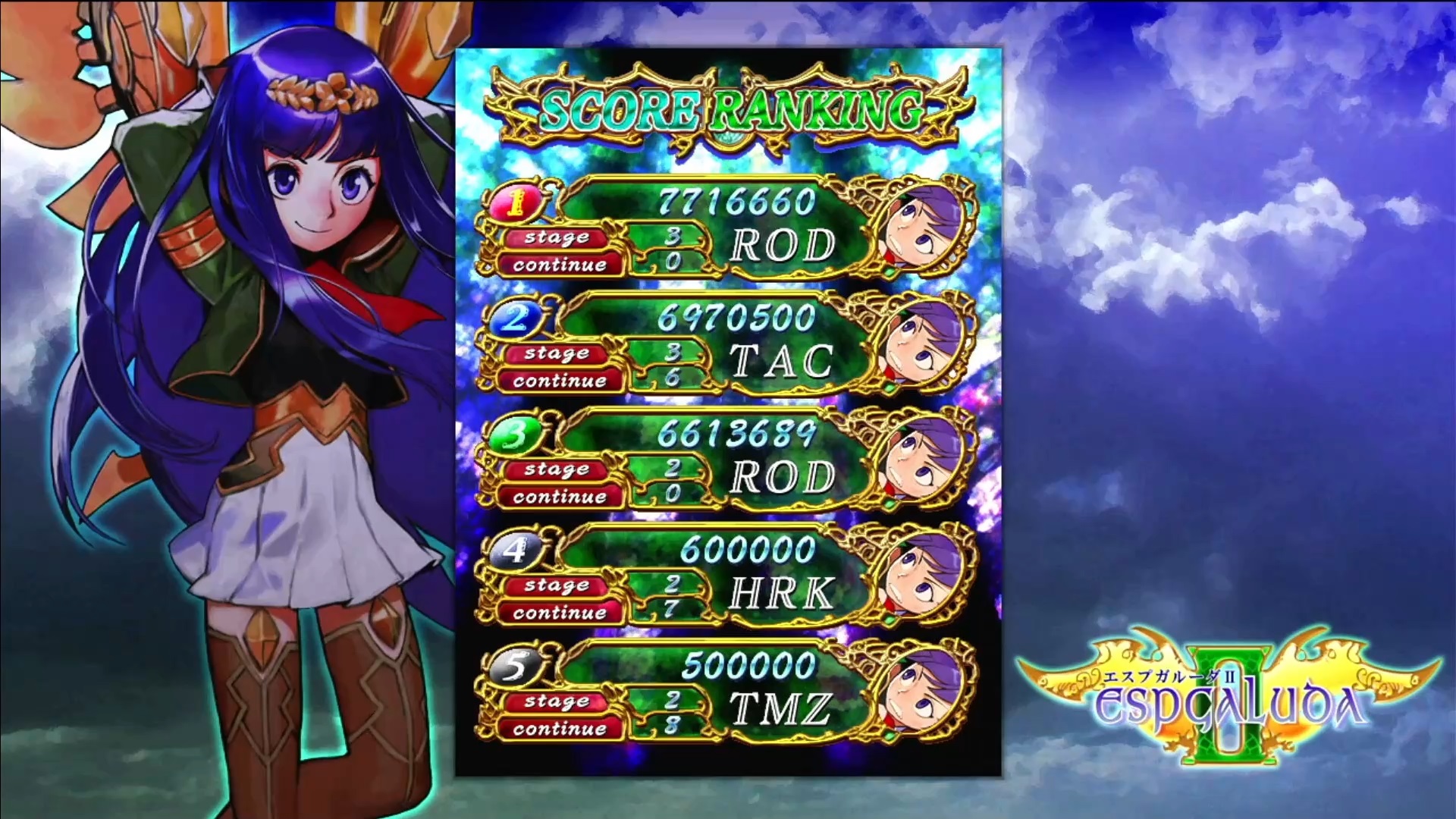
Task: Click the TMZ fifth-place ranking row
Action: pos(726,691)
